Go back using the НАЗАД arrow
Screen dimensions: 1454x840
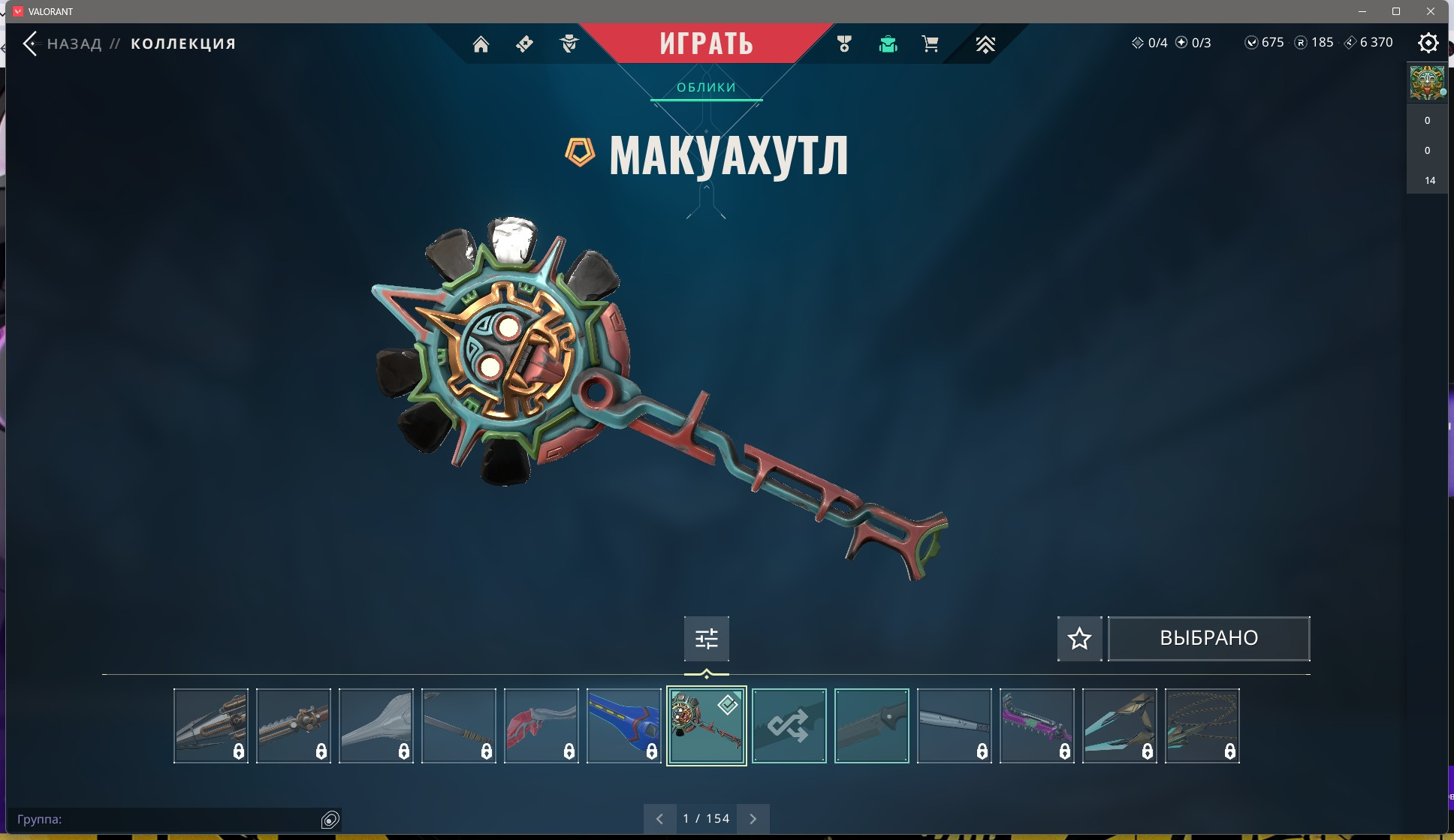tap(31, 44)
